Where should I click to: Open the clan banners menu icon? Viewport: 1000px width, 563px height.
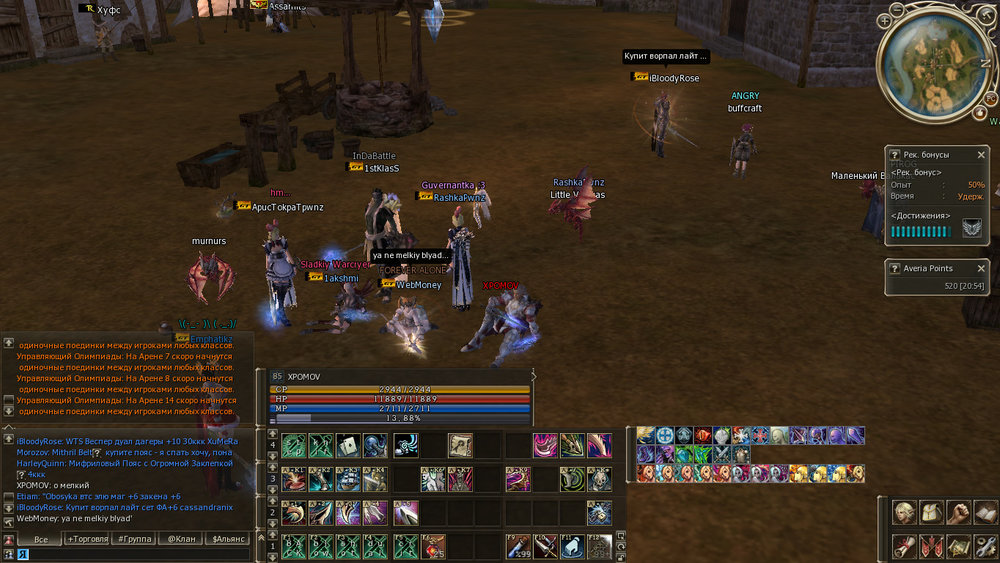[932, 546]
